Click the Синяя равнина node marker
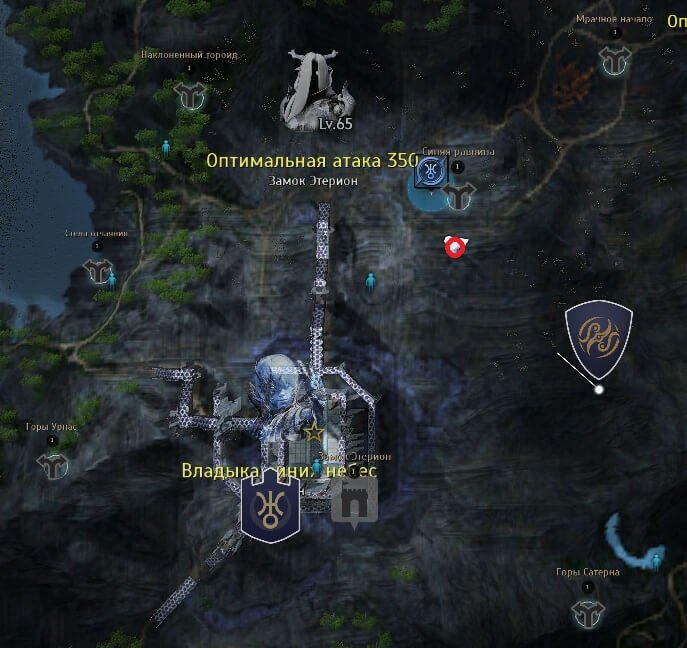Viewport: 687px width, 648px height. [x=458, y=194]
